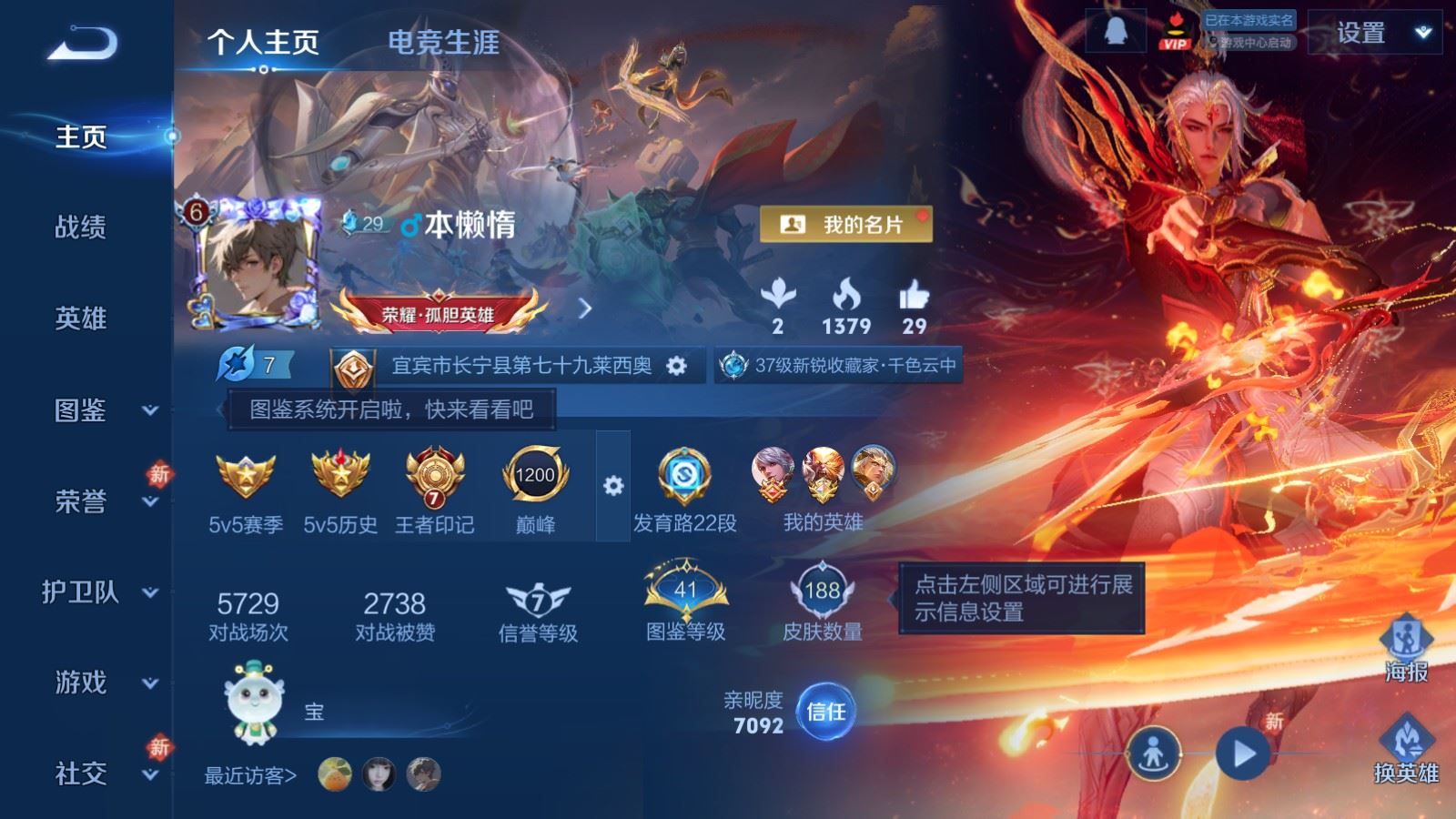This screenshot has height=819, width=1456.
Task: Open the gear icon beside the title text
Action: coord(674,363)
